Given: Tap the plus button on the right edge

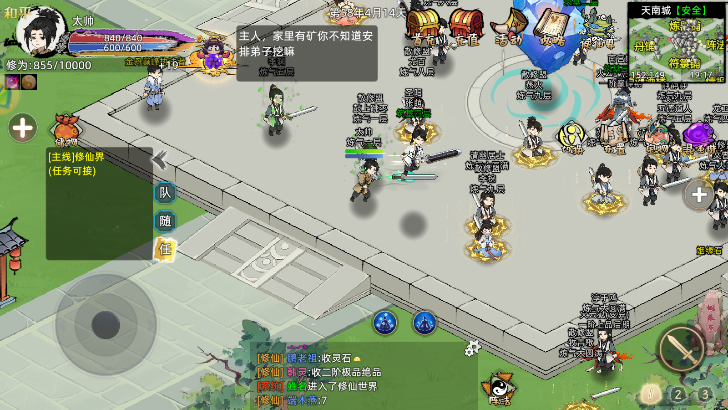Looking at the screenshot, I should [700, 194].
